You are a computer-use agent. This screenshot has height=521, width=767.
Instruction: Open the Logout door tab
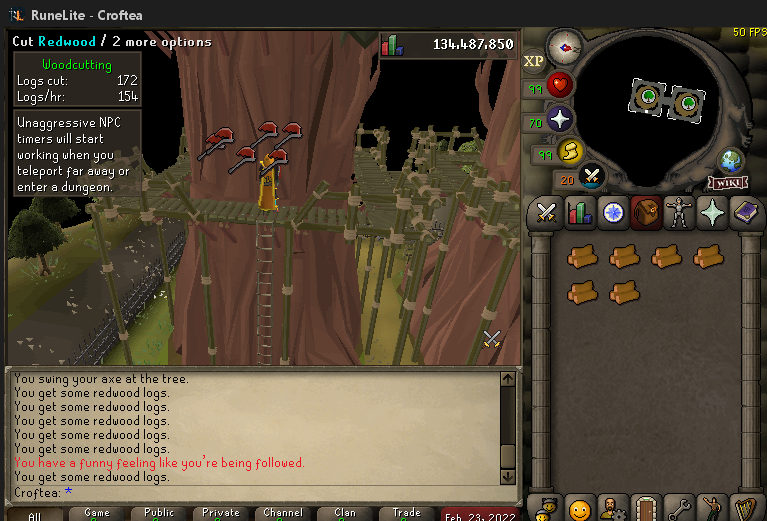(645, 508)
